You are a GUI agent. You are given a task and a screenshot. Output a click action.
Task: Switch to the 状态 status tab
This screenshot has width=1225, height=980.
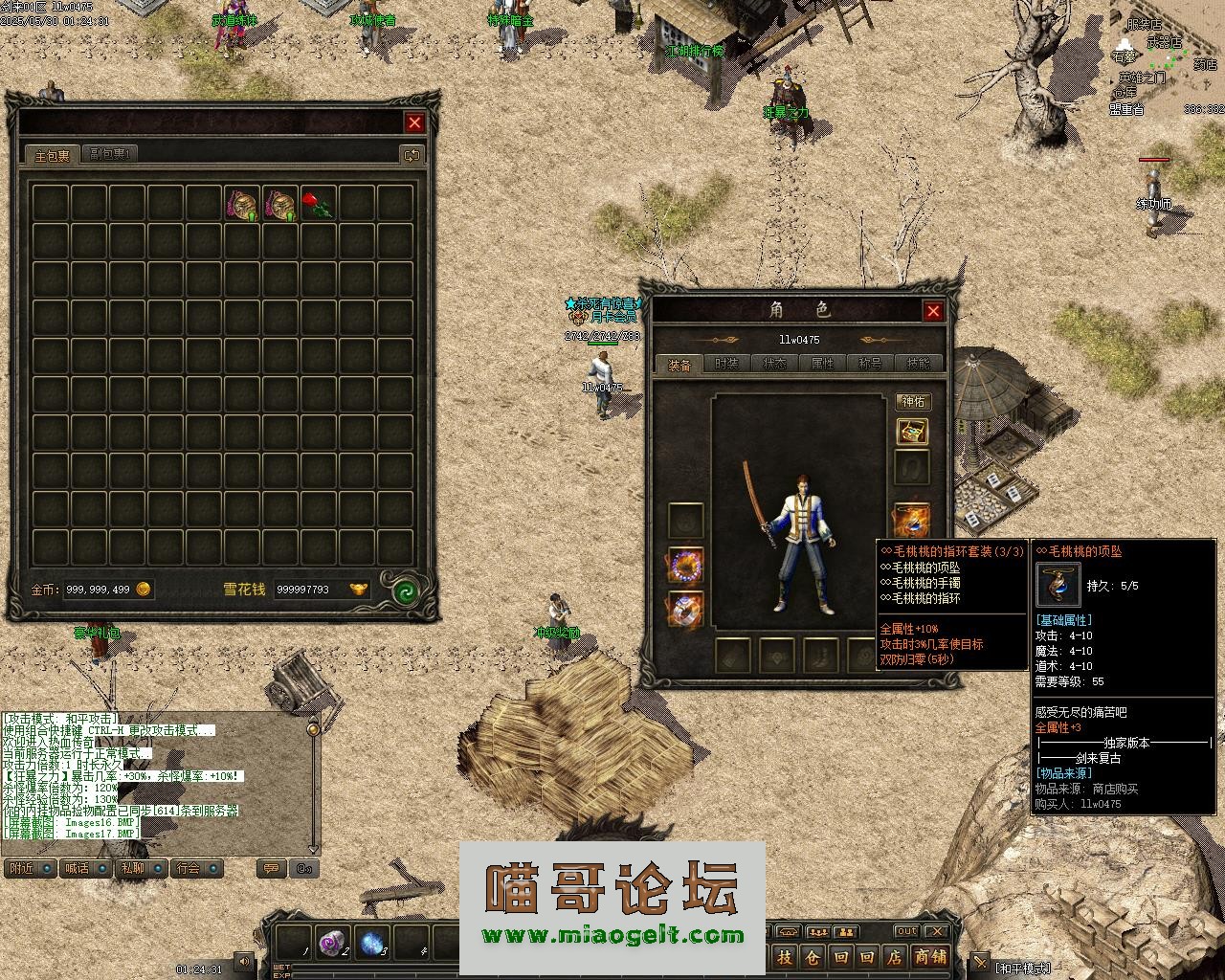(774, 365)
